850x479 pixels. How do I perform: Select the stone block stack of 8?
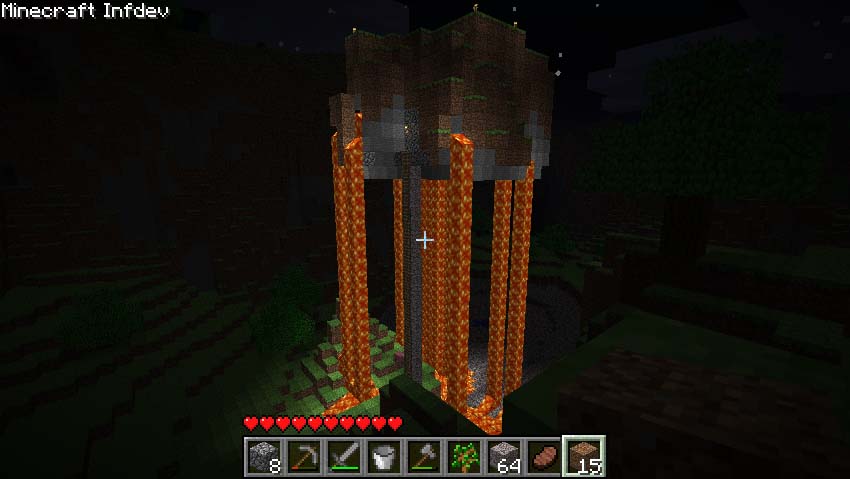pos(264,457)
